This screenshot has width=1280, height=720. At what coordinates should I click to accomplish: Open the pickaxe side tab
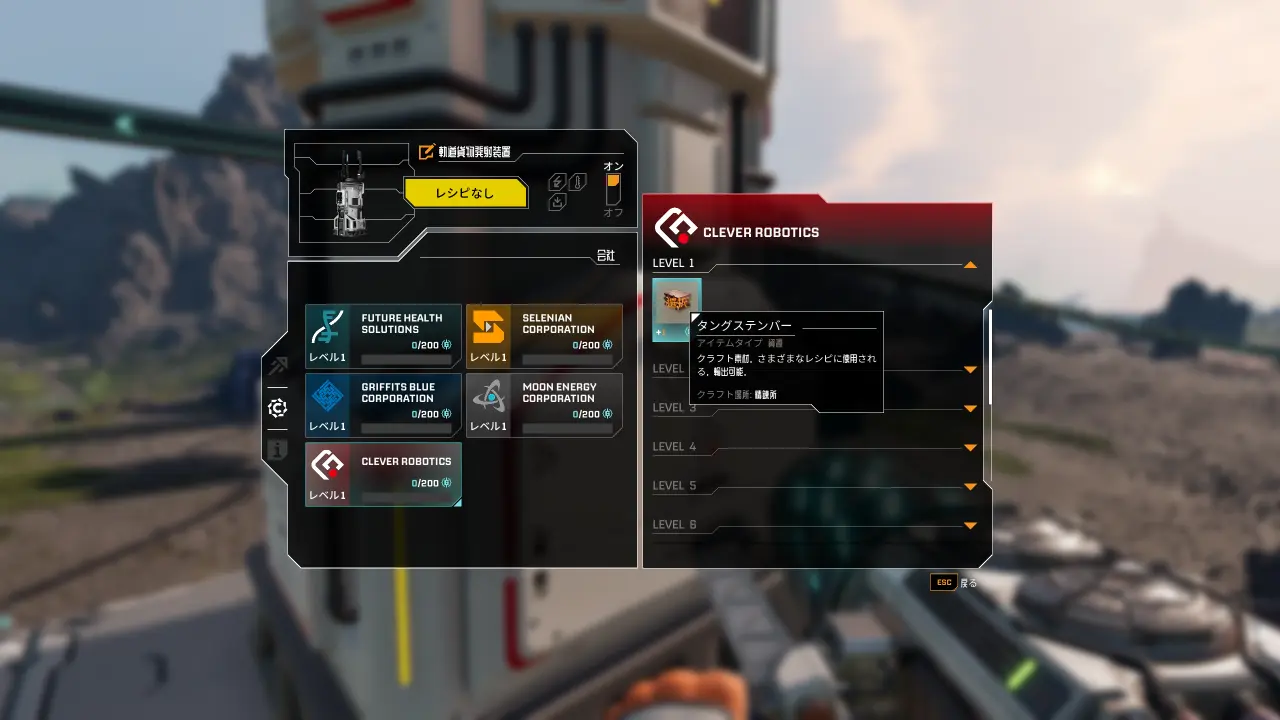click(x=277, y=366)
